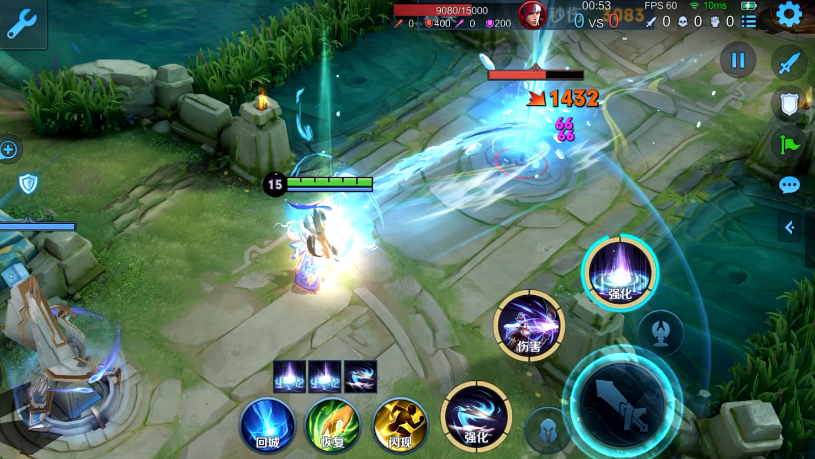Open the gear settings menu
Screen dimensions: 815x459
tap(789, 15)
